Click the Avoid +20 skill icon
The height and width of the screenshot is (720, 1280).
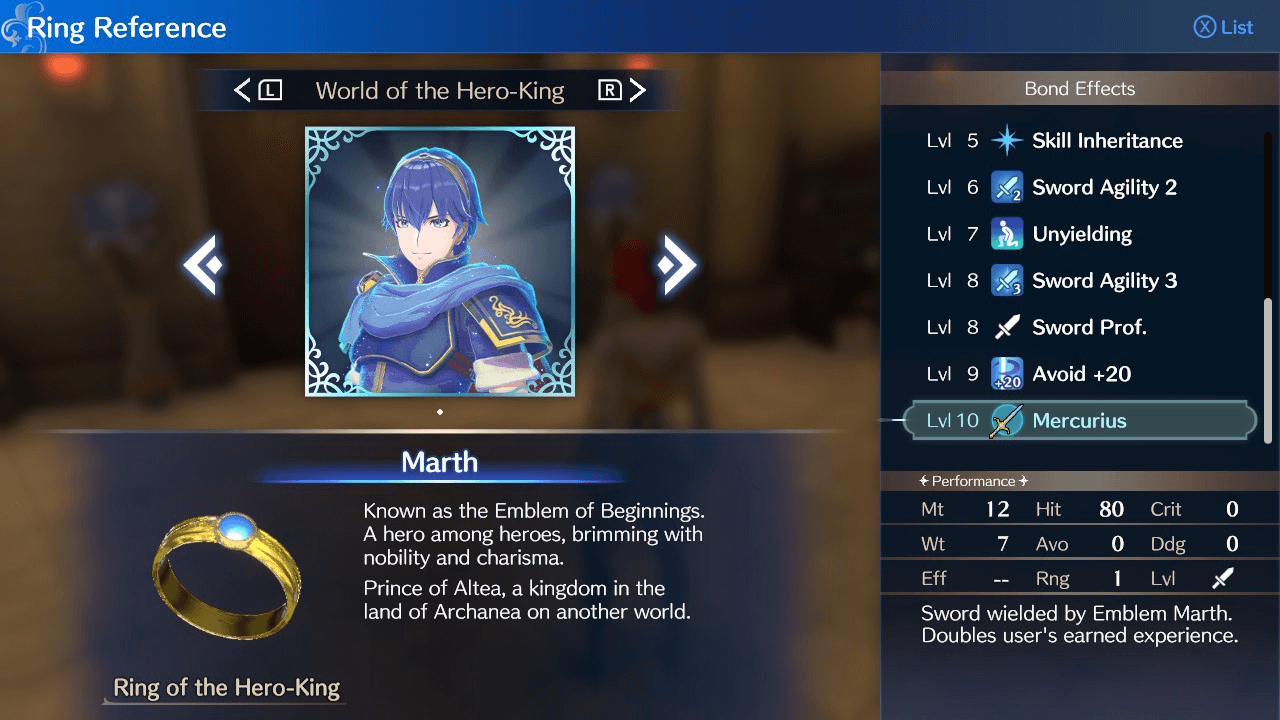(1008, 373)
